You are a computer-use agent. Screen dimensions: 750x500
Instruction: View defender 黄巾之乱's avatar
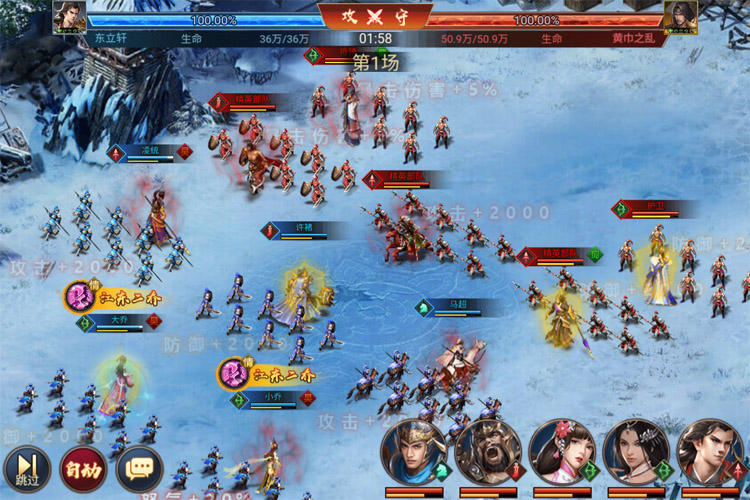tap(680, 18)
